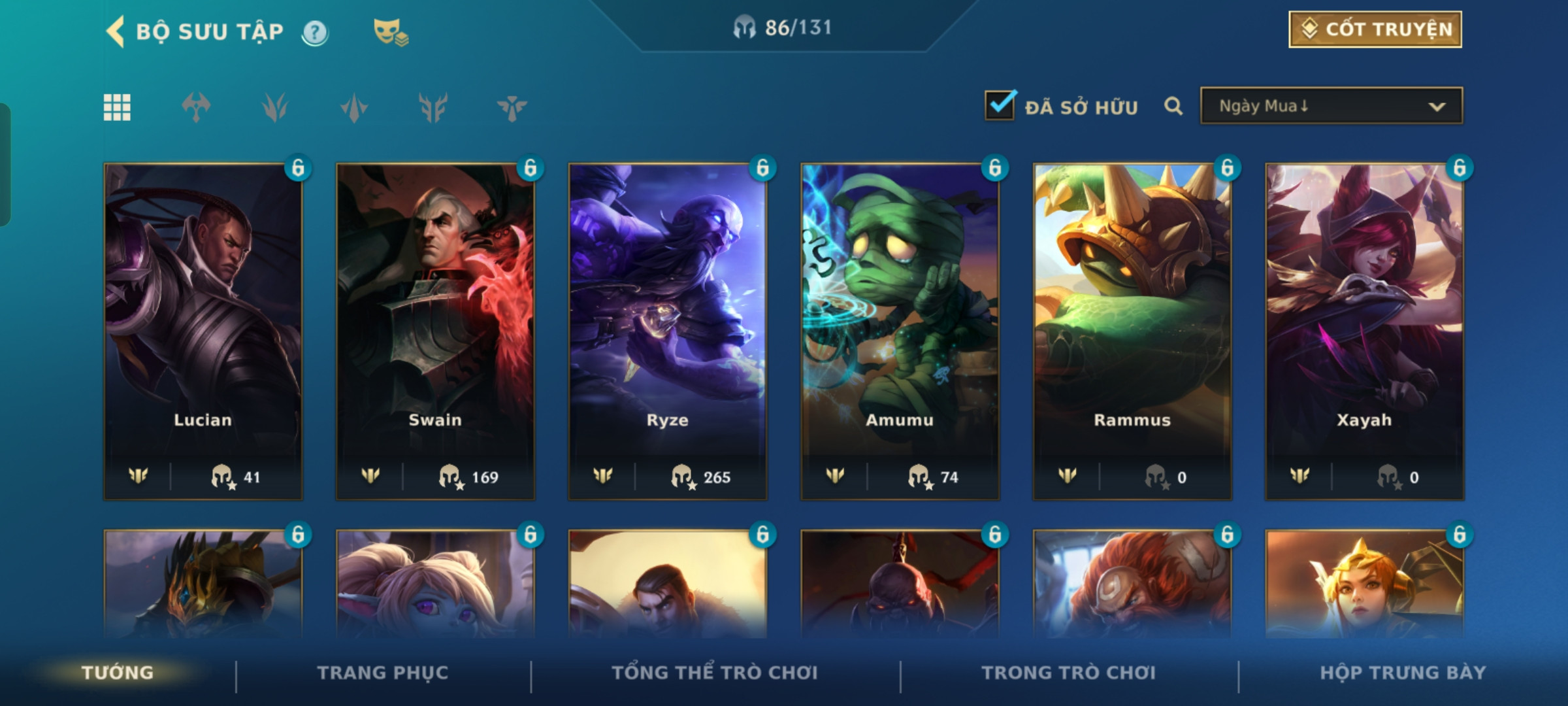Open the Cốt Truyện lore button

(1375, 29)
